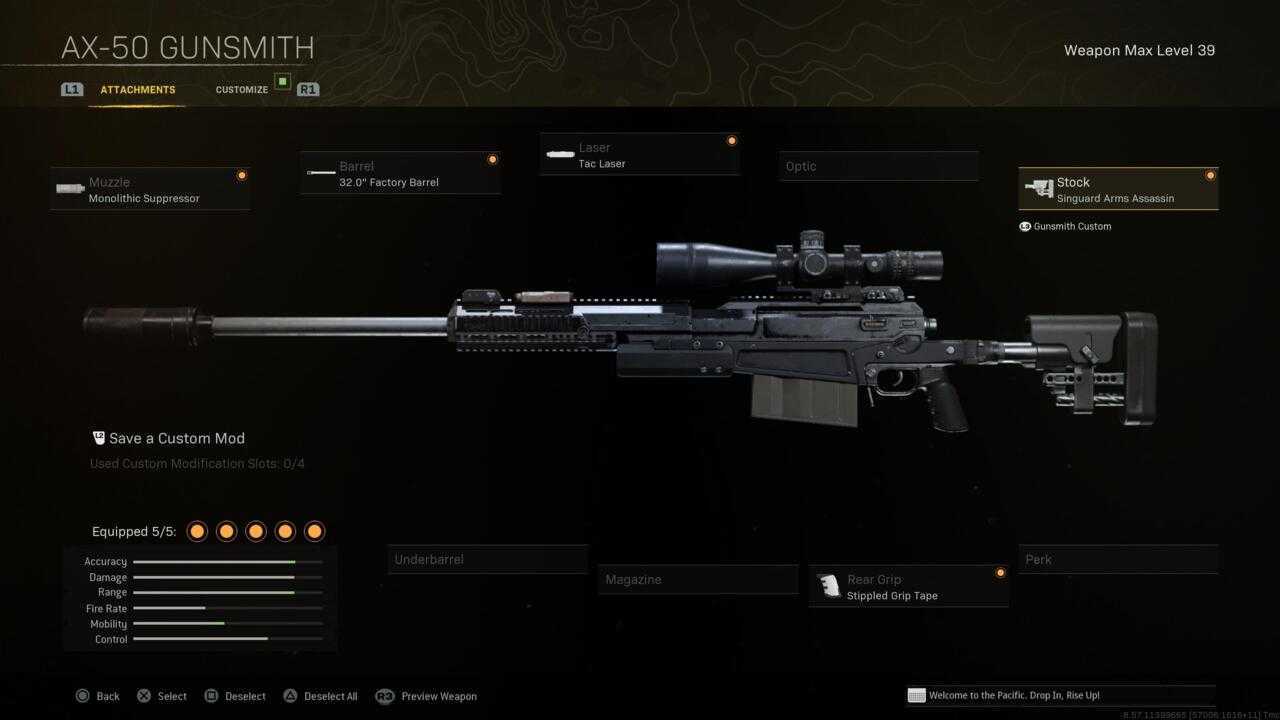This screenshot has height=720, width=1280.
Task: Select the Muzzle Monolithic Suppressor slot
Action: pos(150,189)
